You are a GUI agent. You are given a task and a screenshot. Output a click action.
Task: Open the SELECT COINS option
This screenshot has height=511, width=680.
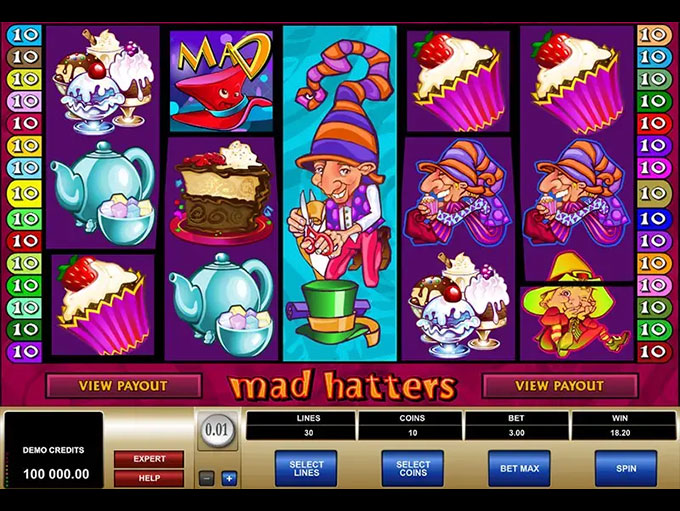click(x=412, y=469)
